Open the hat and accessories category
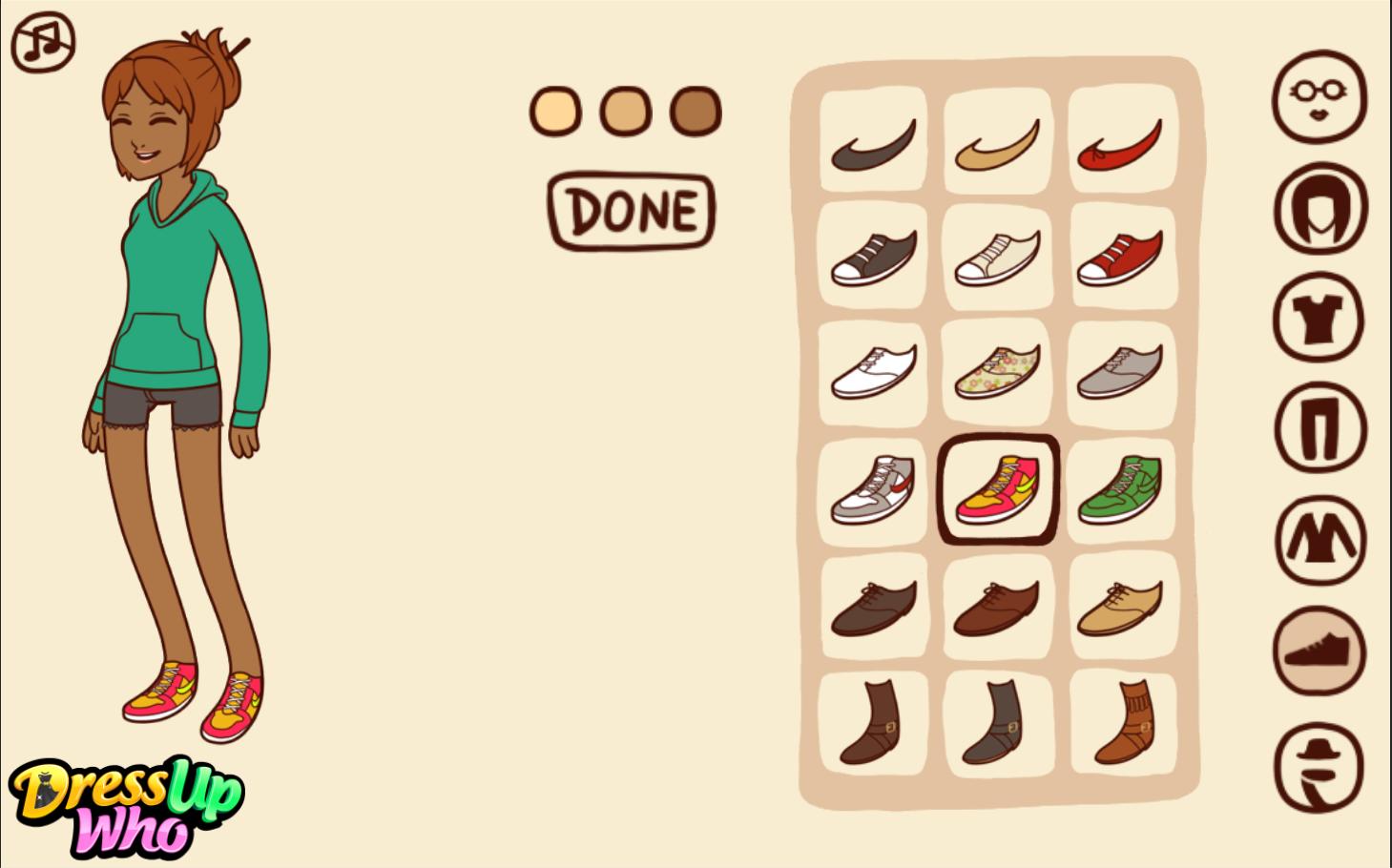Screen dimensions: 1392x868 1319,766
